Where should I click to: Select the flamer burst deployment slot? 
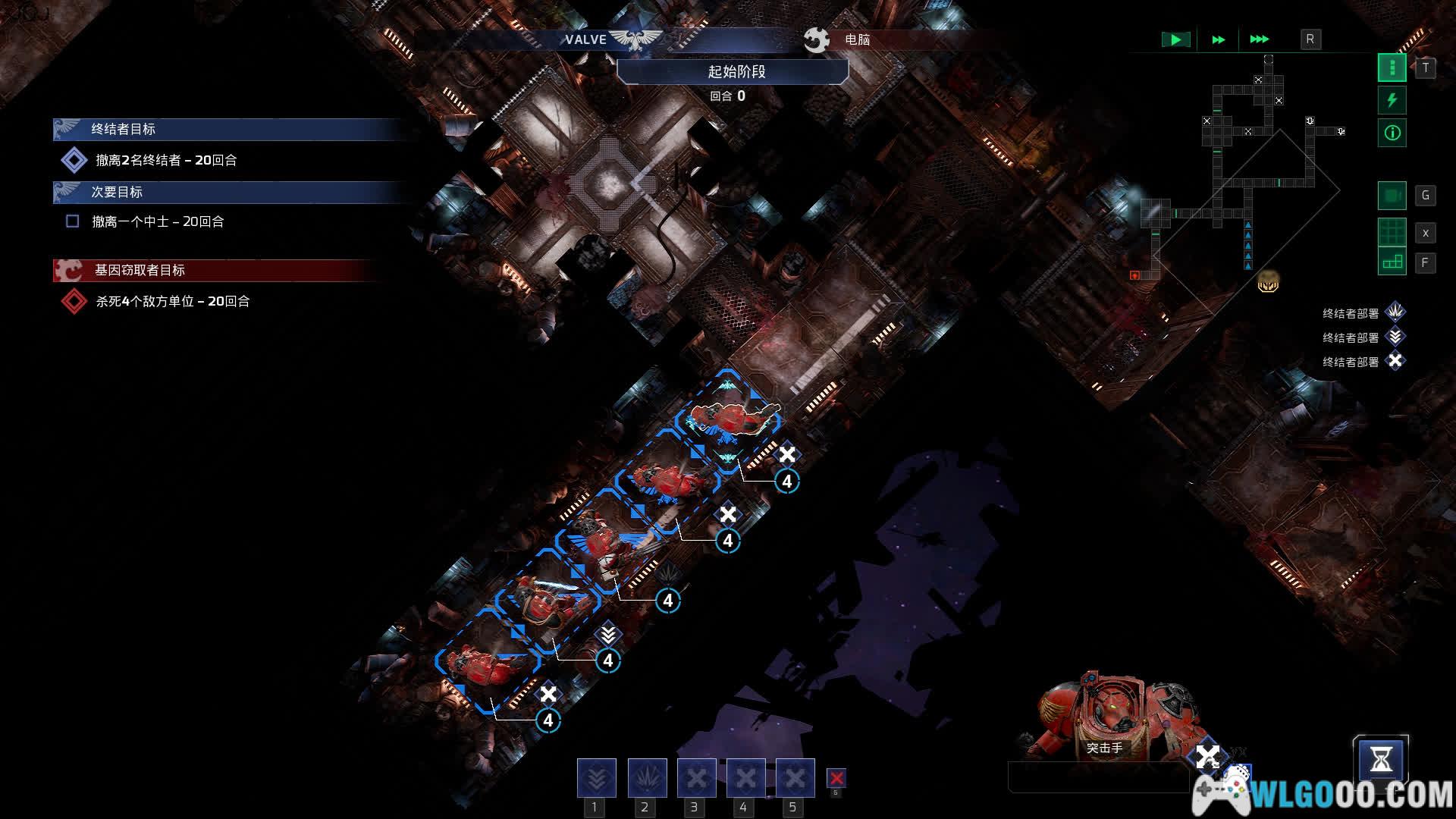pos(647,778)
